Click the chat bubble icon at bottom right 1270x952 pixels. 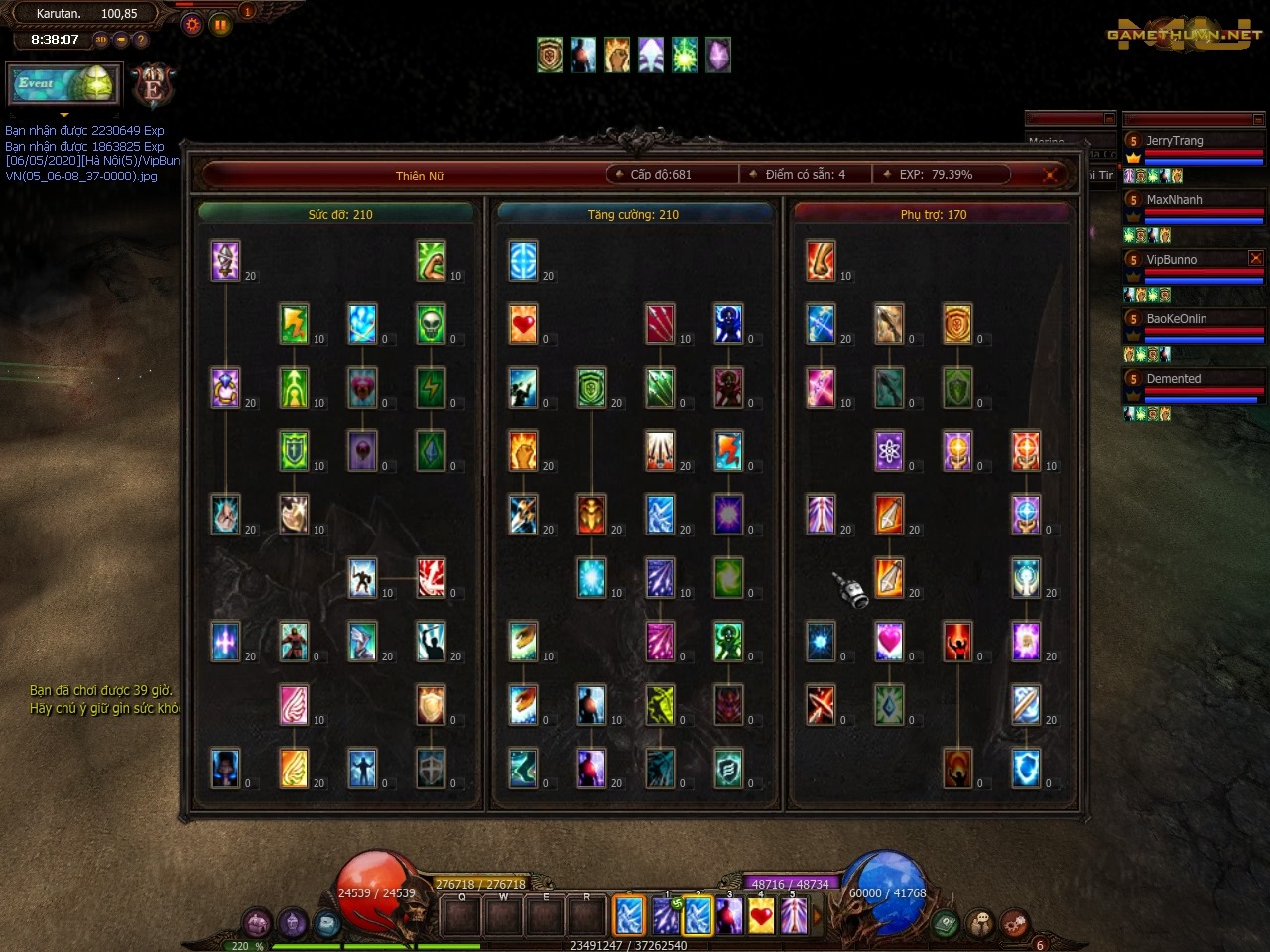pos(981,920)
